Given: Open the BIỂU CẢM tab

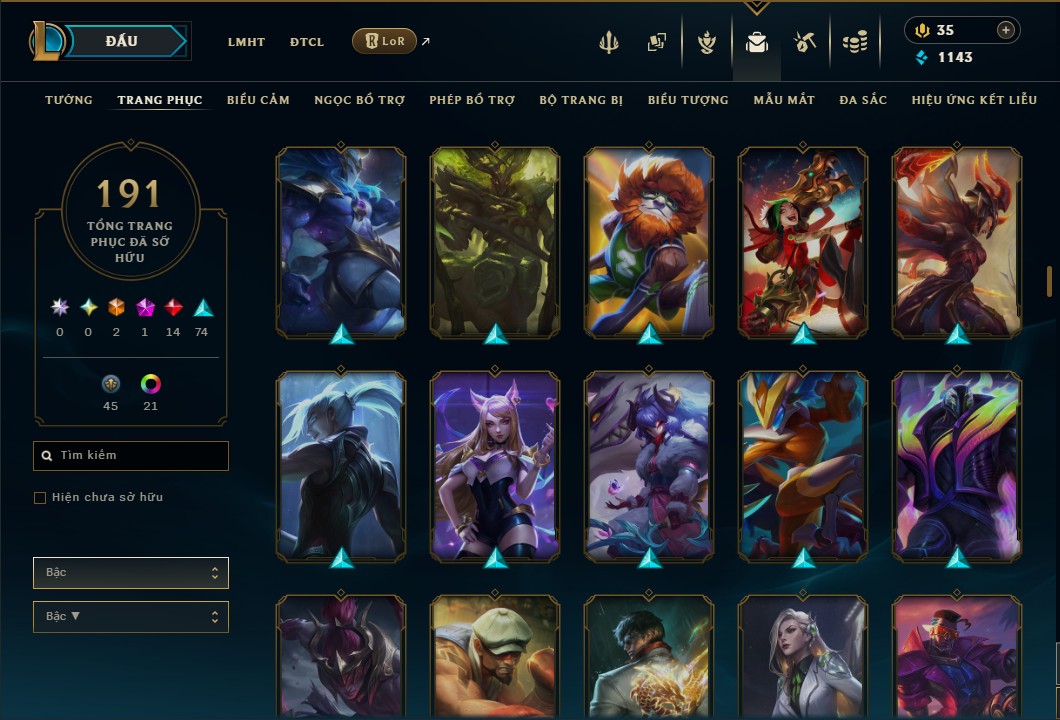Looking at the screenshot, I should pyautogui.click(x=258, y=100).
